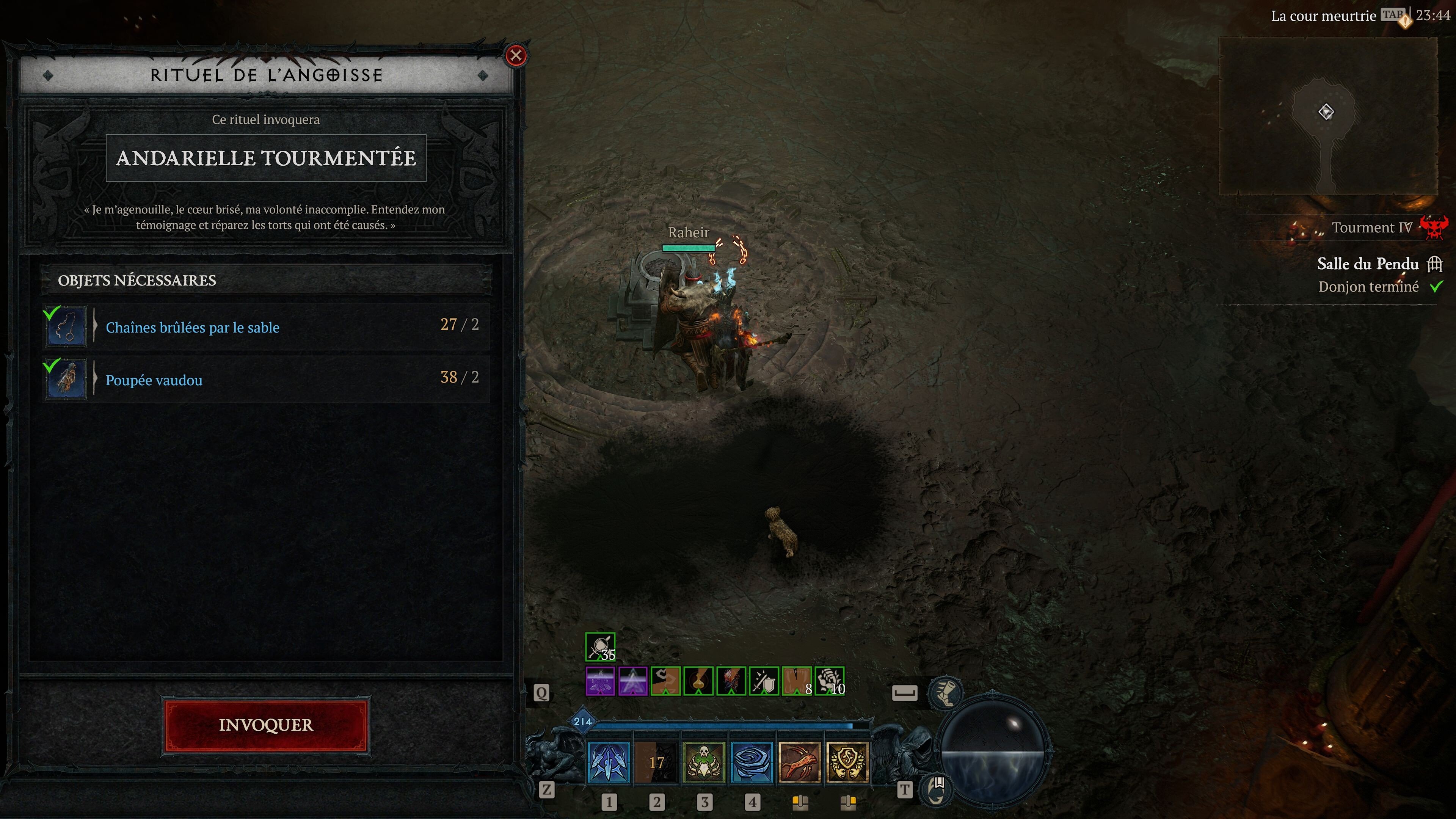Activate the blue ice blades skill

click(x=609, y=763)
